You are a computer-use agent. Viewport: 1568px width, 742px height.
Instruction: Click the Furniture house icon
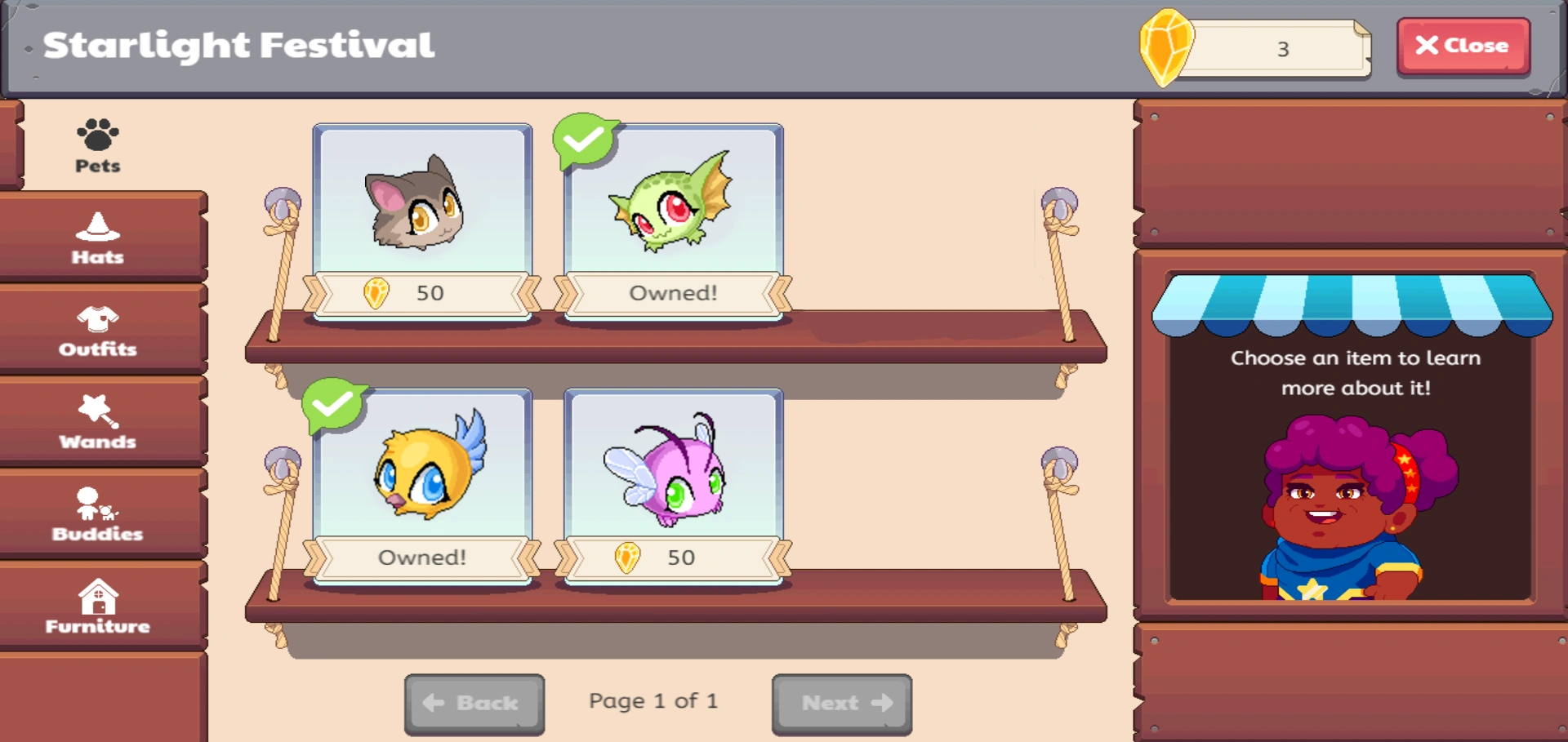point(97,598)
